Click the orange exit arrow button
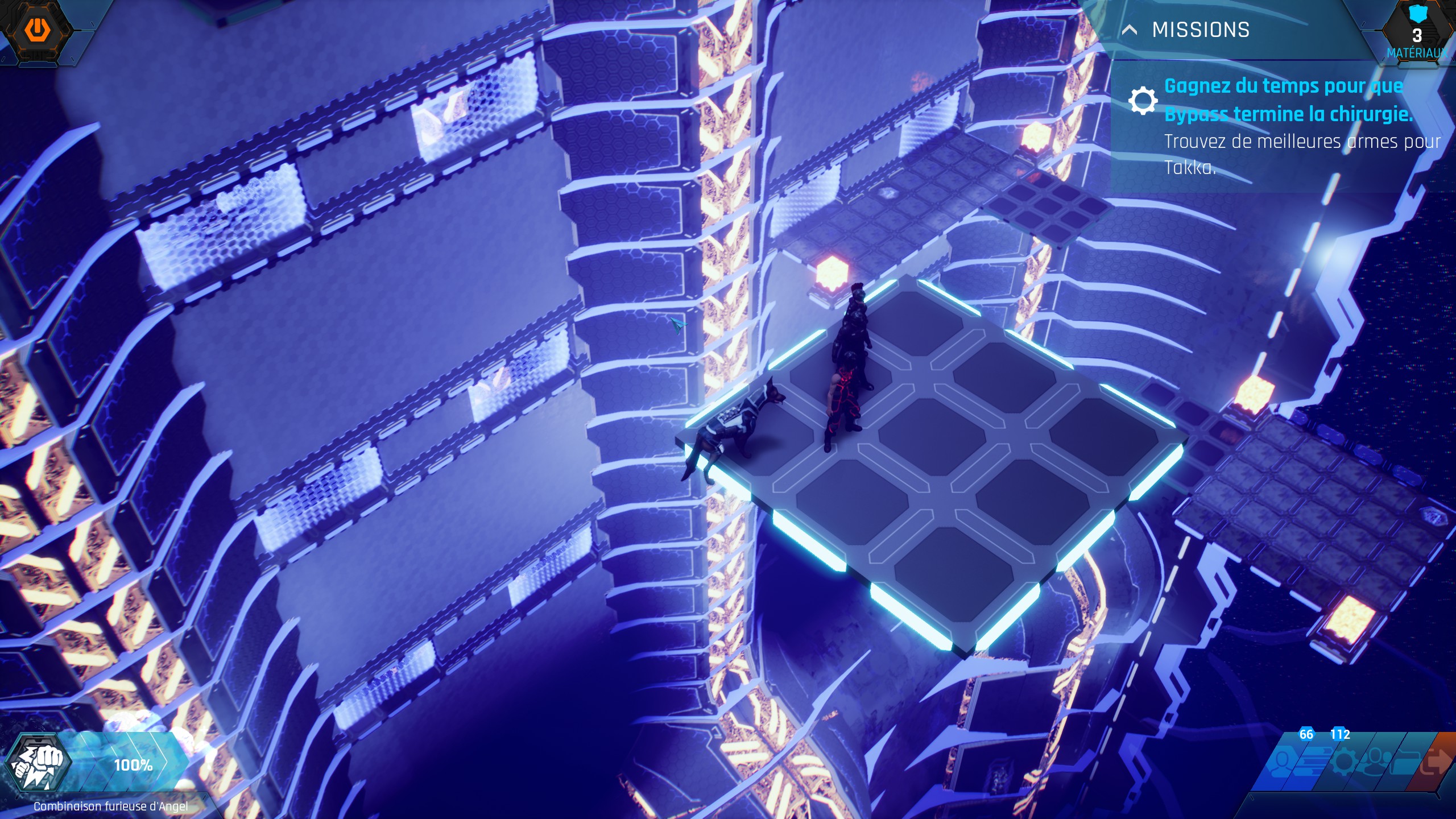1456x819 pixels. pyautogui.click(x=1436, y=762)
